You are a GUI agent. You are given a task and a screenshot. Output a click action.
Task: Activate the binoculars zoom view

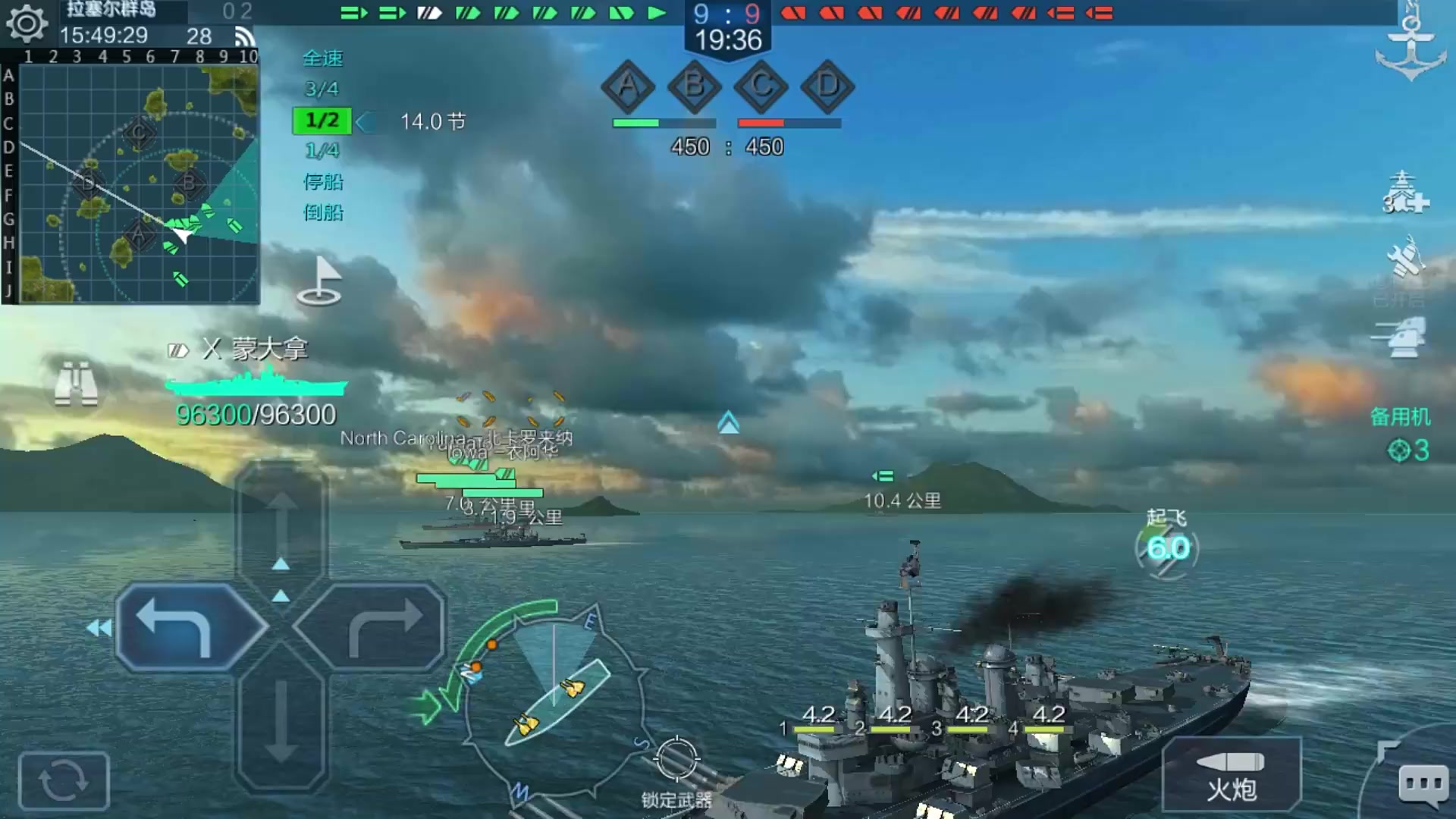[76, 384]
